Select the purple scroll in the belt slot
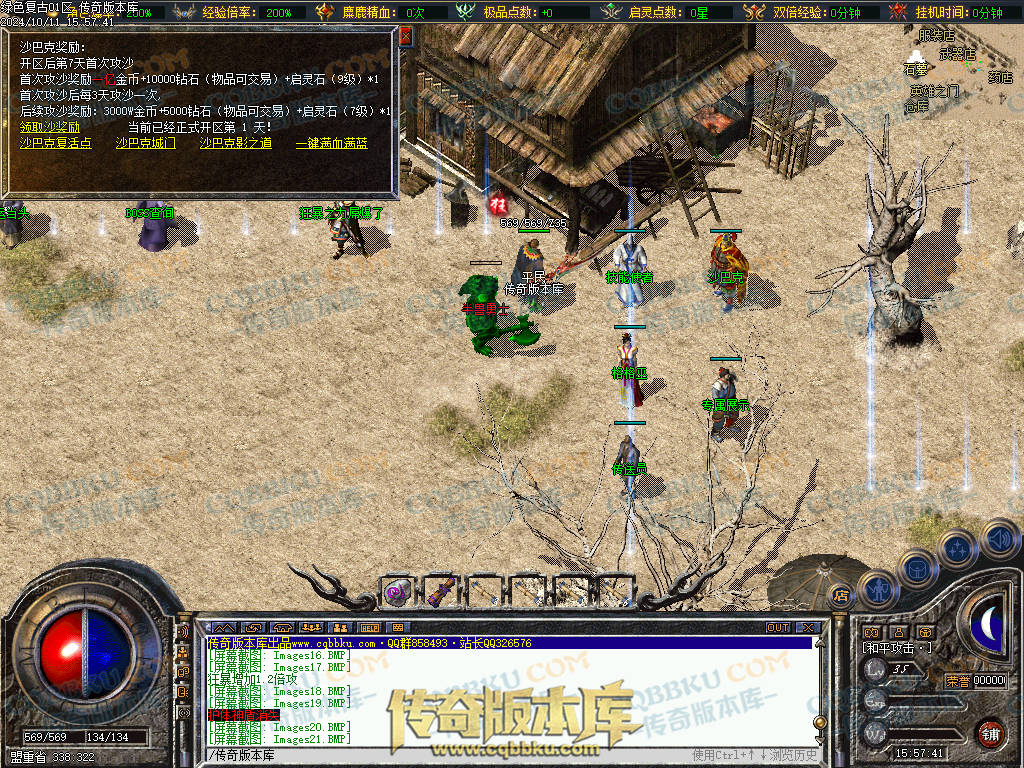This screenshot has width=1024, height=768. pyautogui.click(x=397, y=592)
